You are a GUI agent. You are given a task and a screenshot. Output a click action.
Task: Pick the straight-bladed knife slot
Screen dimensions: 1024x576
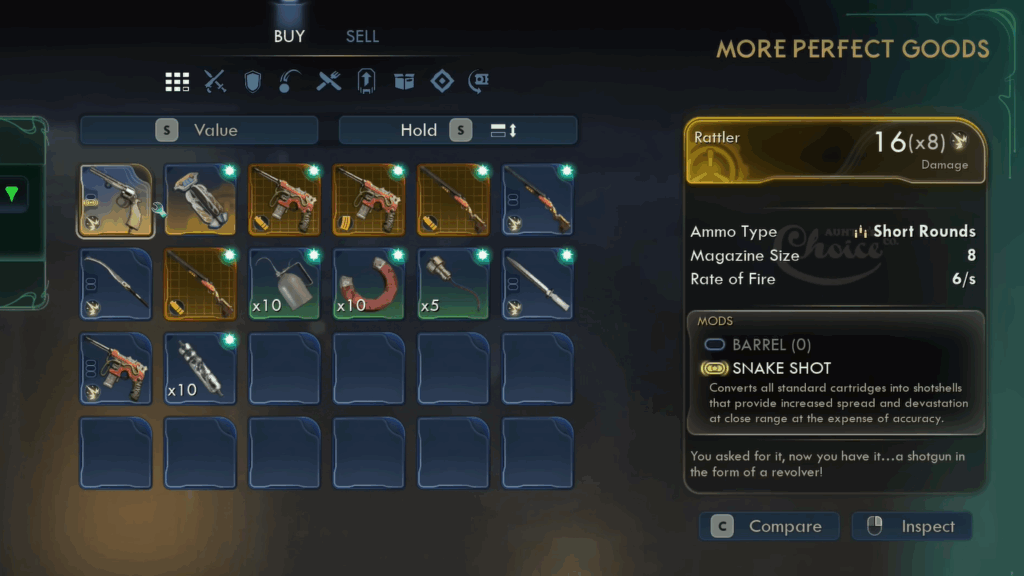click(x=538, y=285)
